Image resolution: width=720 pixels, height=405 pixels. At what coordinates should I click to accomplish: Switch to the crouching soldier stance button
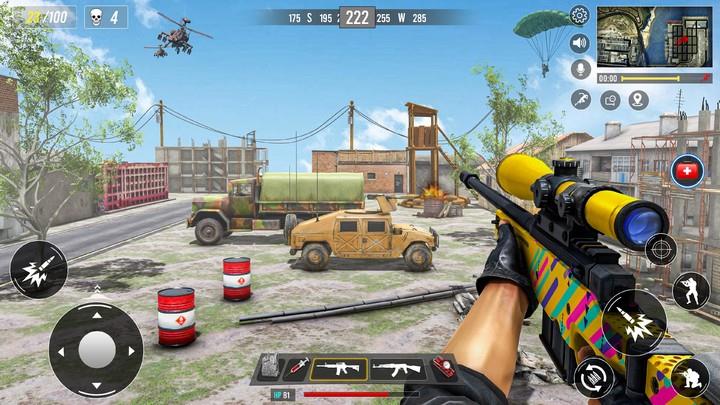(x=690, y=376)
